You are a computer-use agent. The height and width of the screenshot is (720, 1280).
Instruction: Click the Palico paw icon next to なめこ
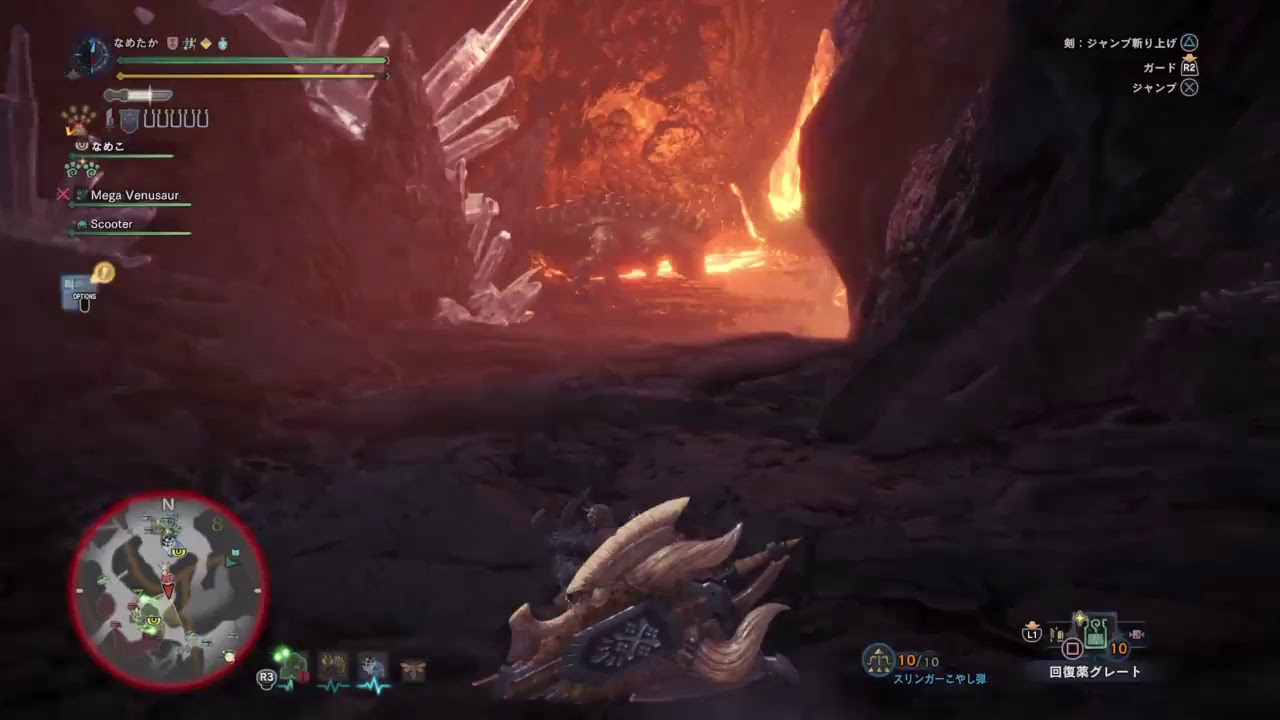[81, 146]
